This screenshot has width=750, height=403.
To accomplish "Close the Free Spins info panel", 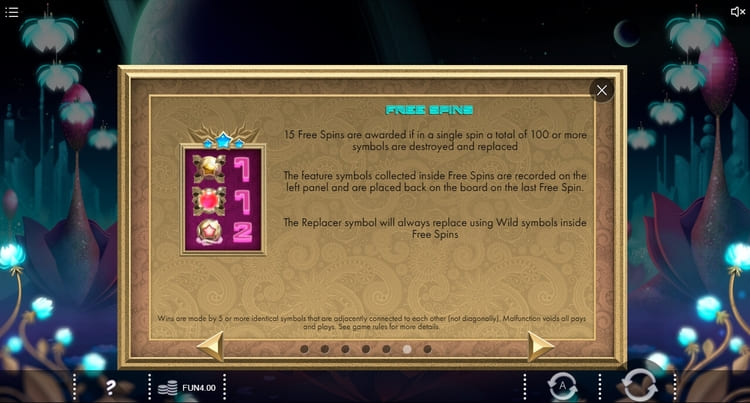I will tap(601, 90).
